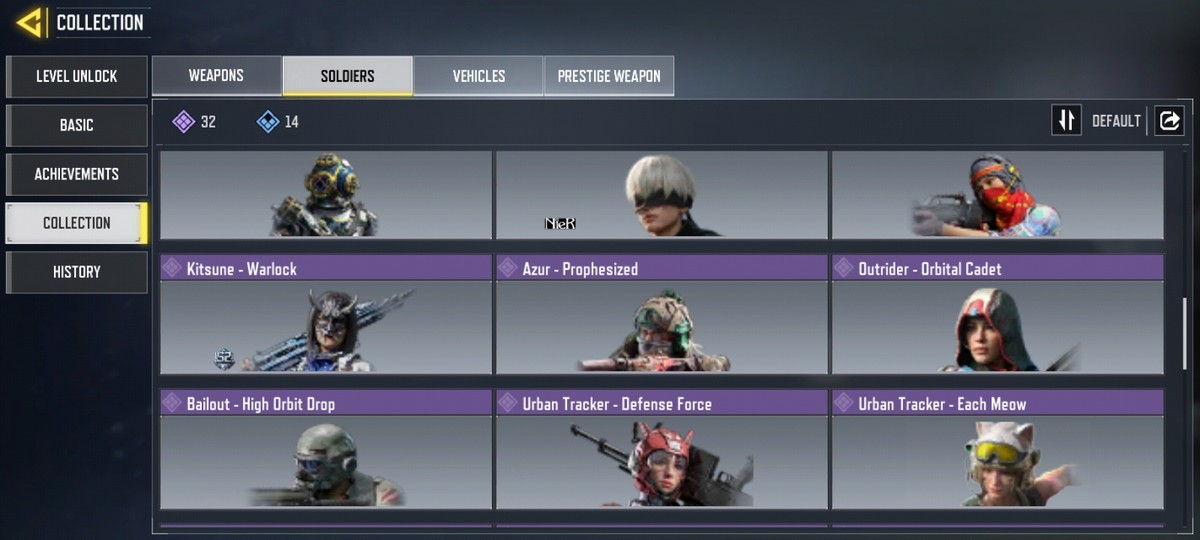1200x540 pixels.
Task: Open the Urban Tracker - Defense Force card
Action: [x=662, y=450]
